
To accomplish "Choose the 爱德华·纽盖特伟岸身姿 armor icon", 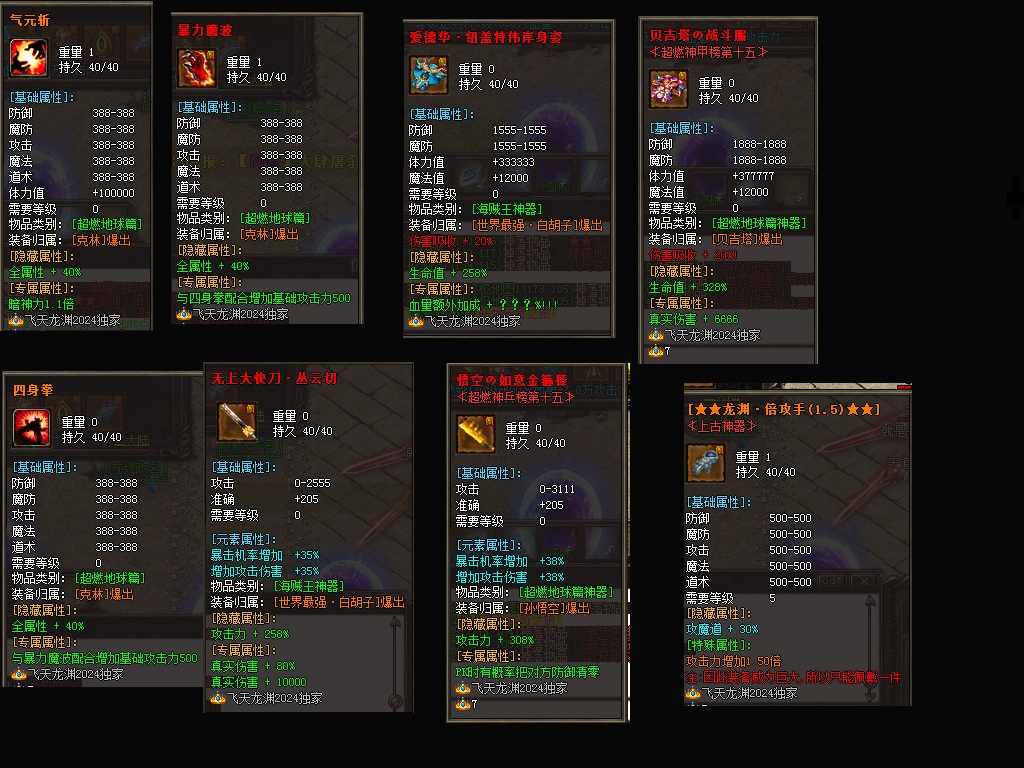I will [x=429, y=75].
